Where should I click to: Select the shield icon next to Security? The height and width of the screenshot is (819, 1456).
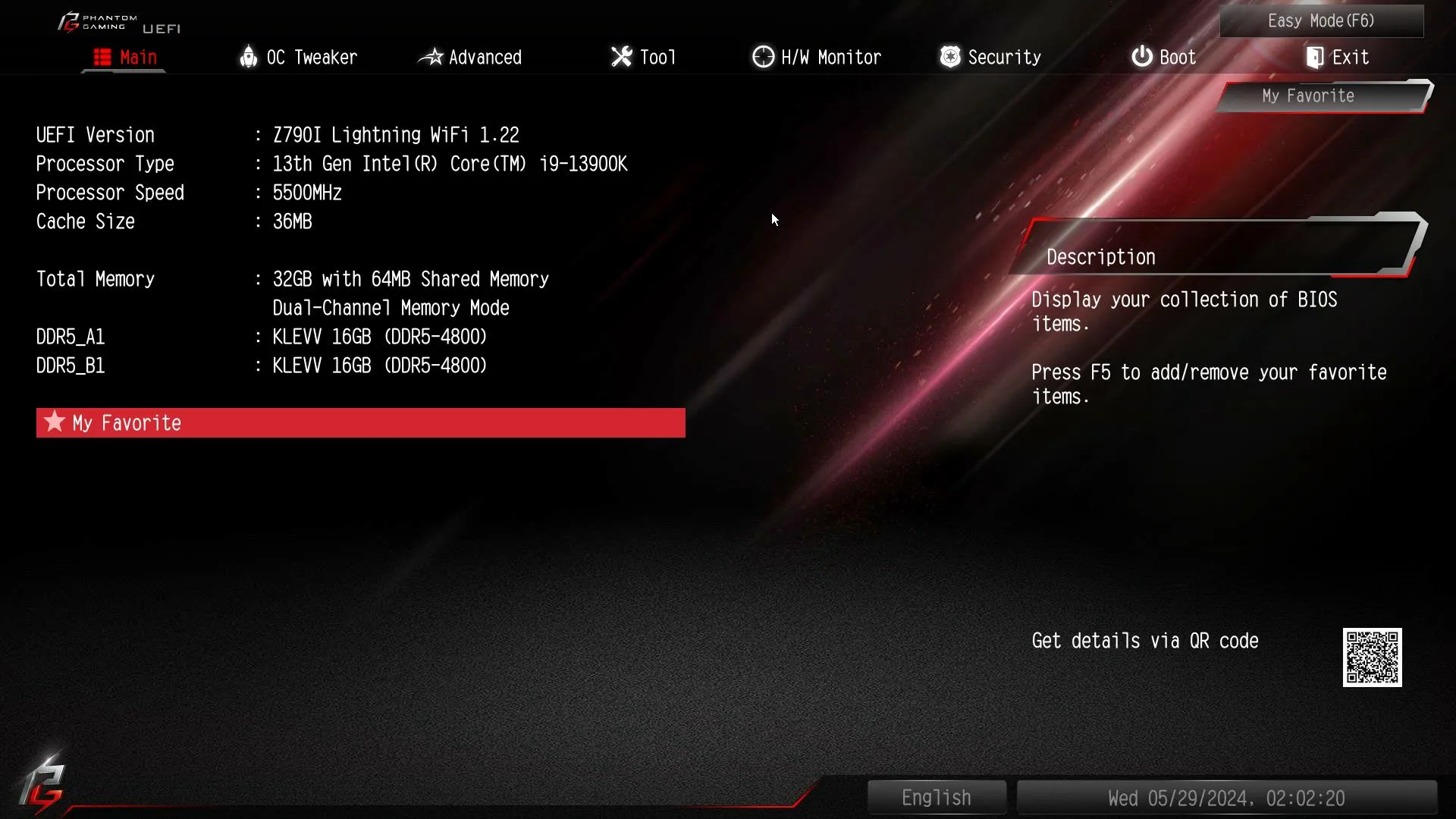[949, 56]
